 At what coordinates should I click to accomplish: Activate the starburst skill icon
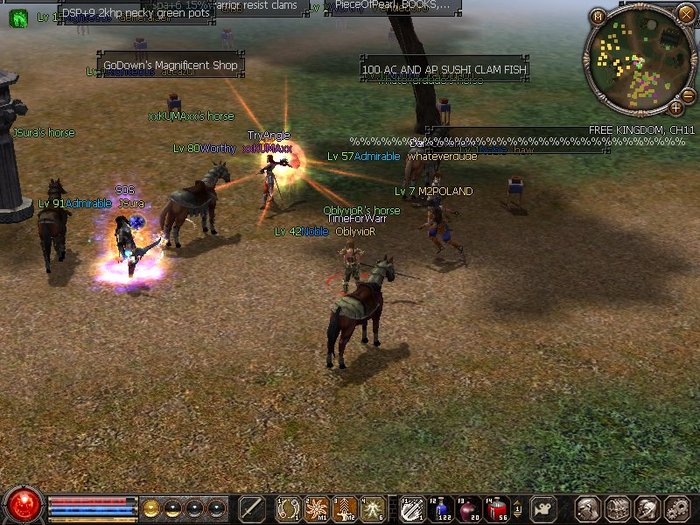click(x=316, y=508)
